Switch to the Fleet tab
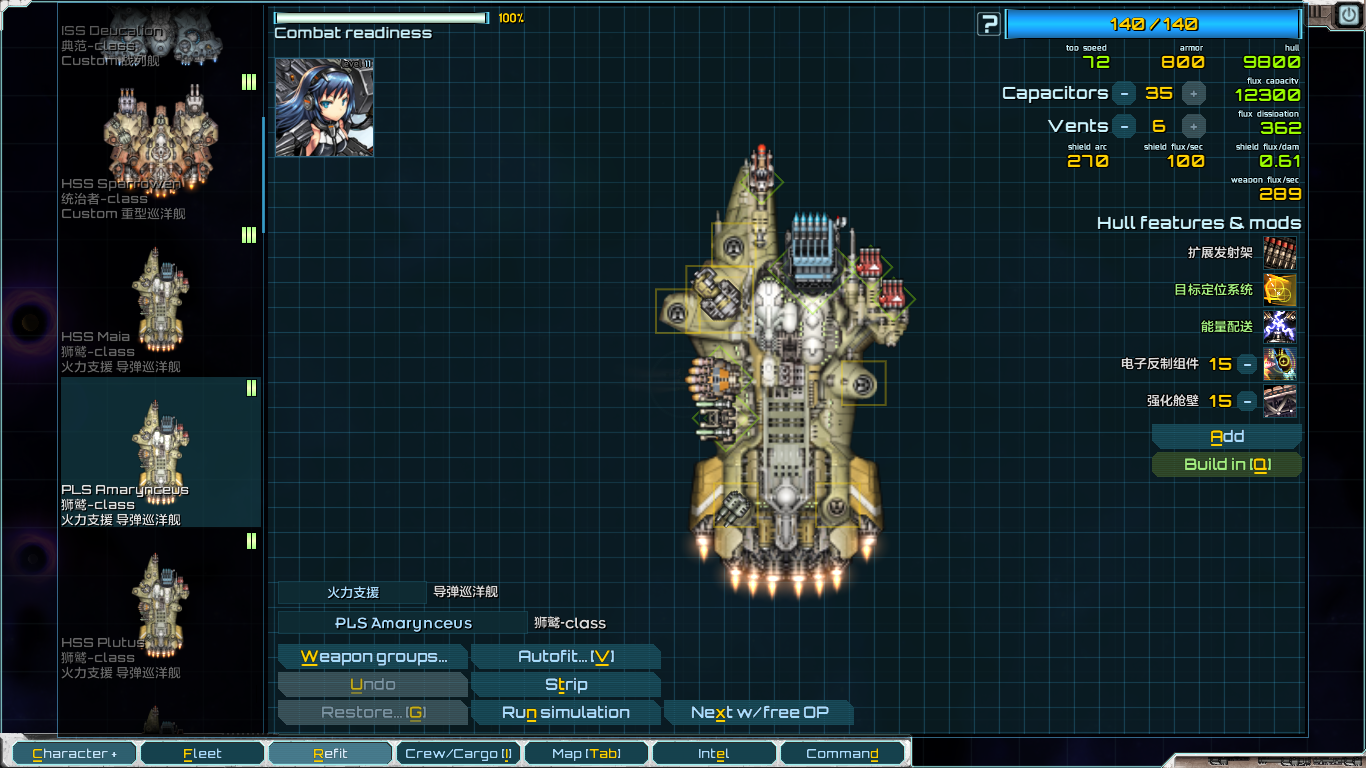 click(x=202, y=752)
